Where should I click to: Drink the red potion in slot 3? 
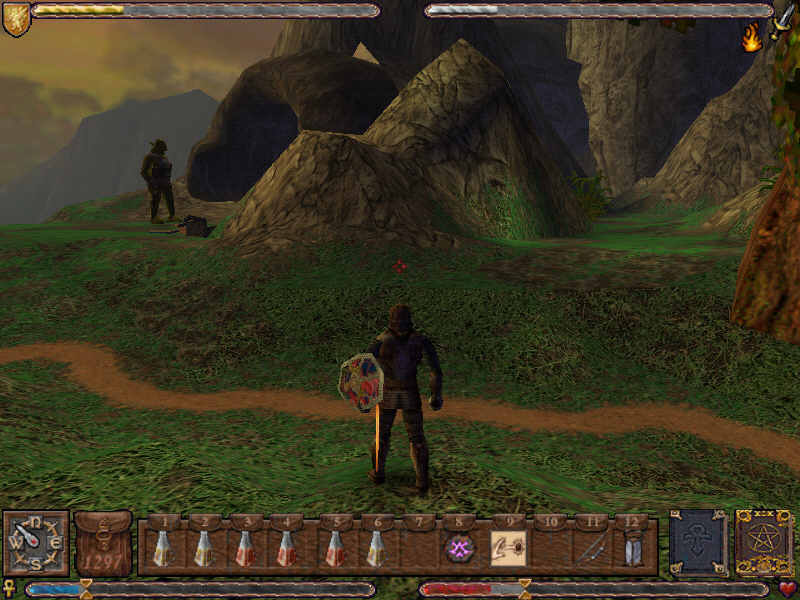(x=244, y=548)
